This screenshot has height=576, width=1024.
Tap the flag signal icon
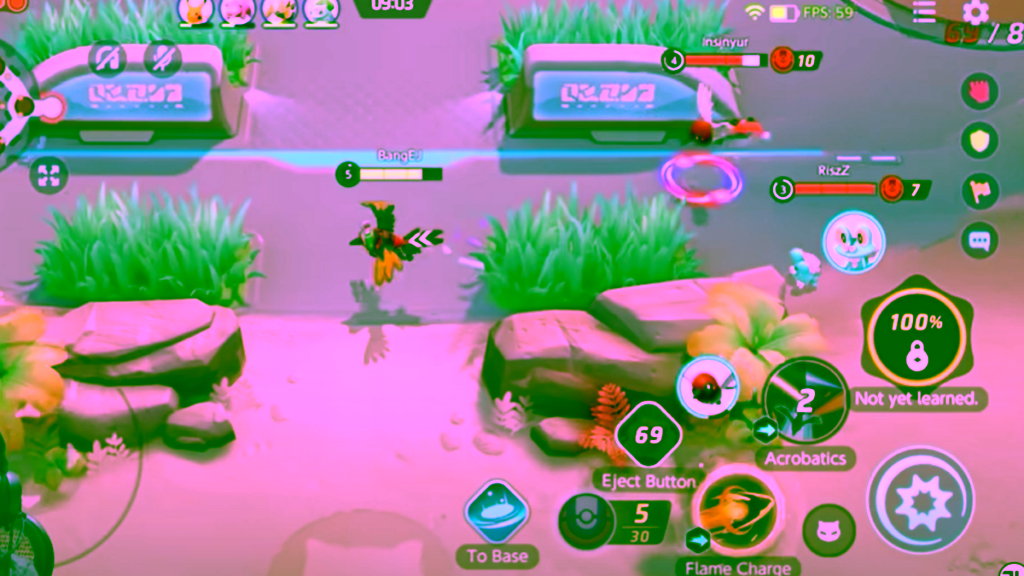[979, 190]
